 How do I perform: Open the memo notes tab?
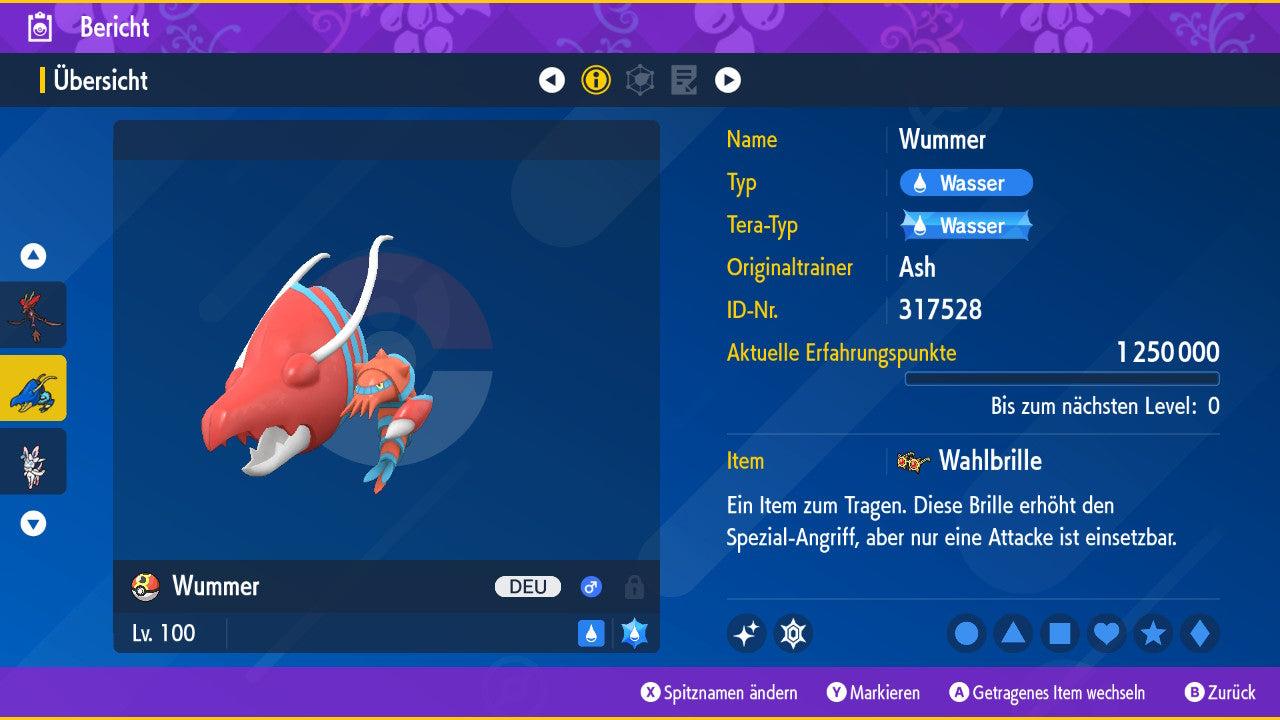click(684, 80)
